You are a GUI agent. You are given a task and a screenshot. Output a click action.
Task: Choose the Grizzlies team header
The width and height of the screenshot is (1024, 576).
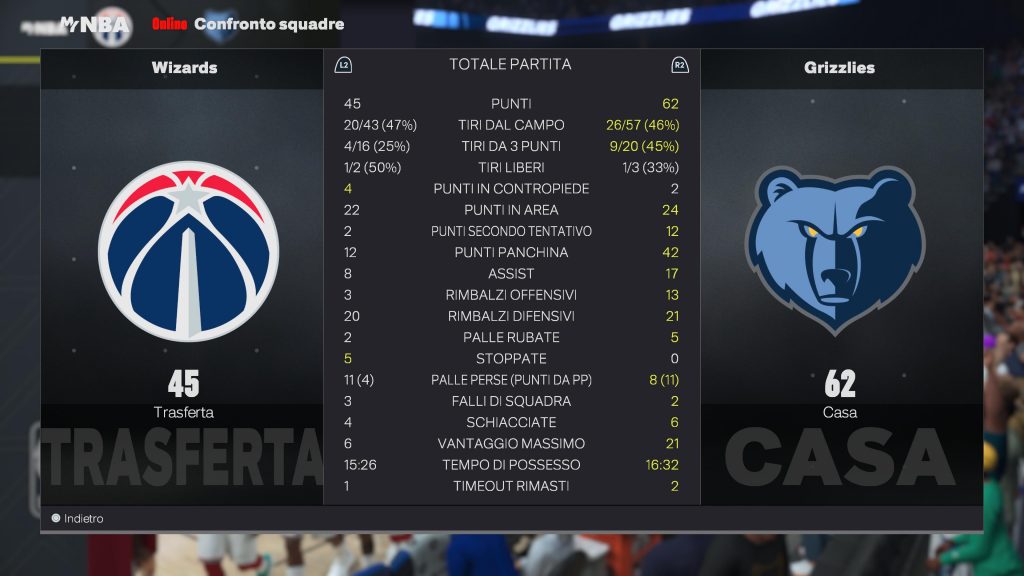coord(839,68)
